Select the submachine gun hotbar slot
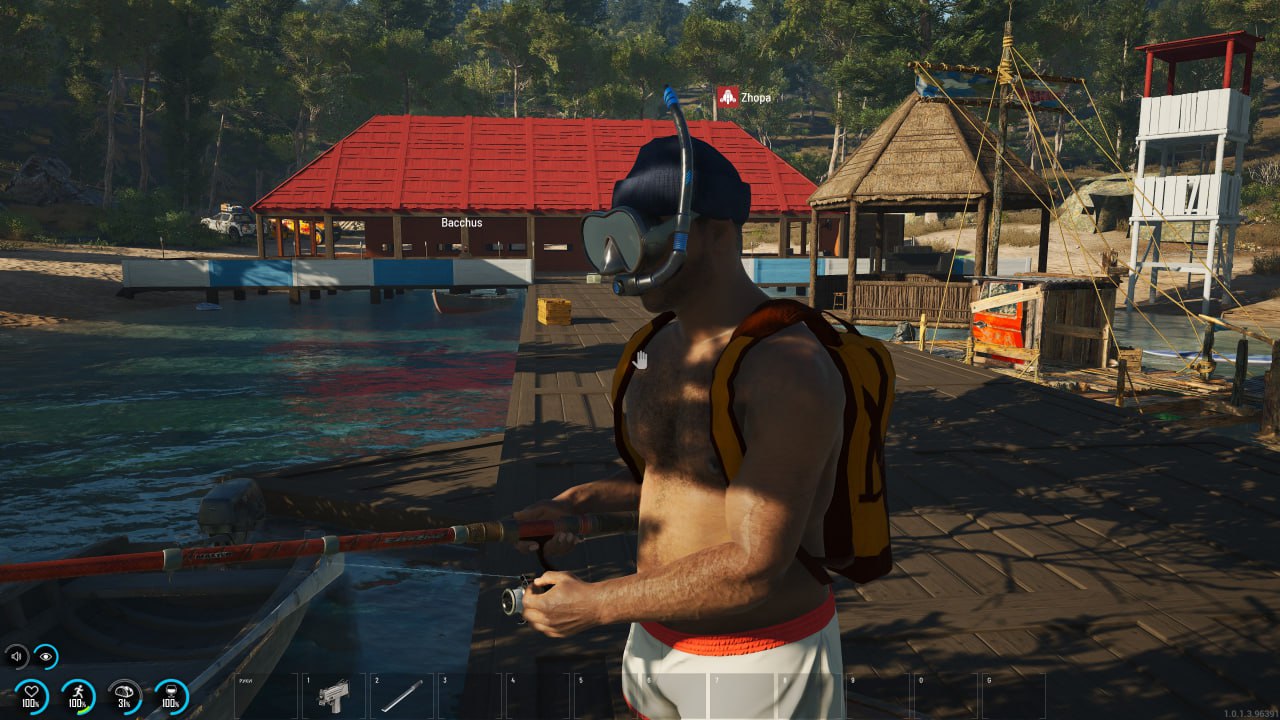The width and height of the screenshot is (1280, 720). [x=333, y=695]
